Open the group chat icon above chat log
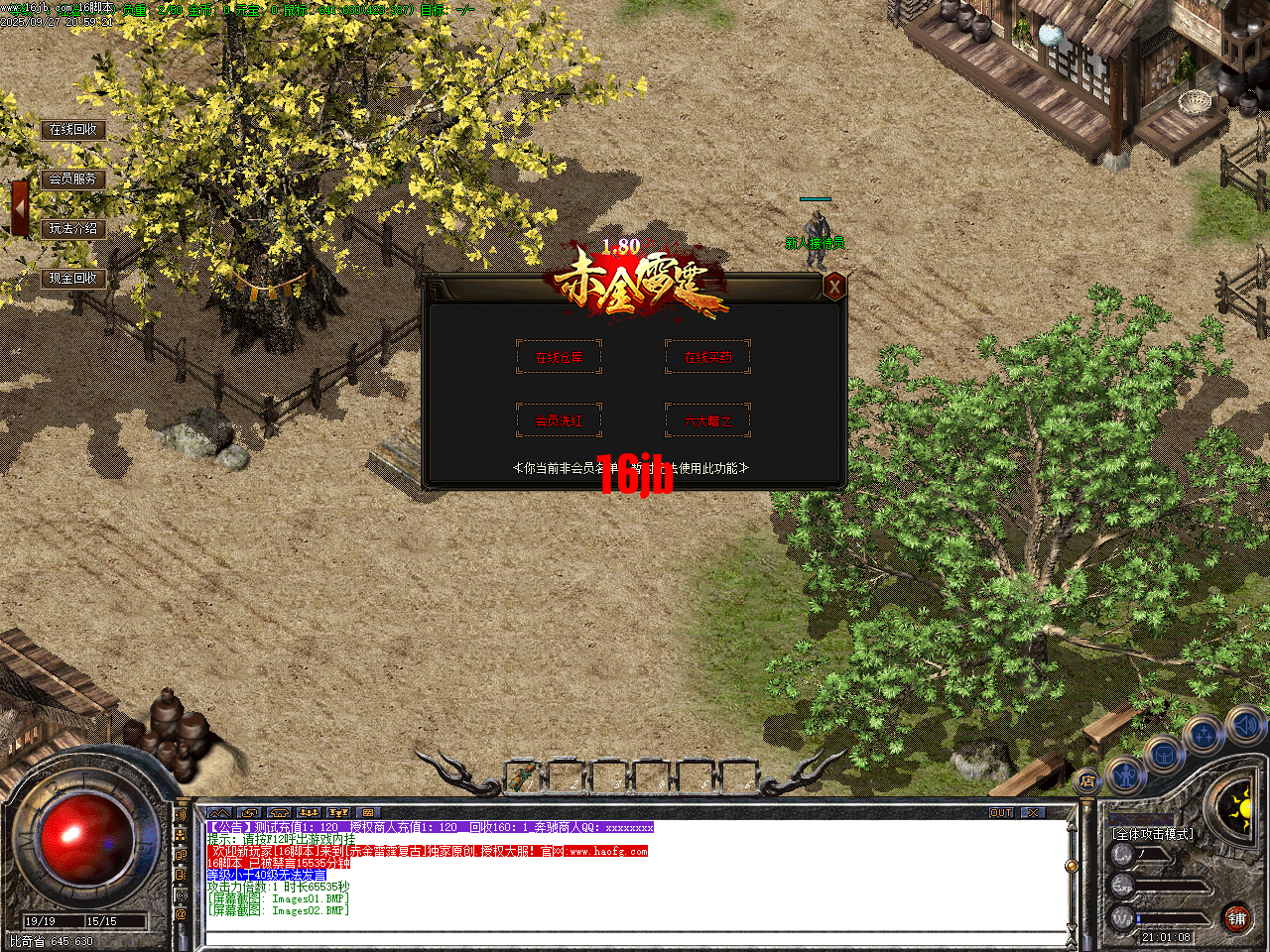This screenshot has height=952, width=1270. point(310,811)
